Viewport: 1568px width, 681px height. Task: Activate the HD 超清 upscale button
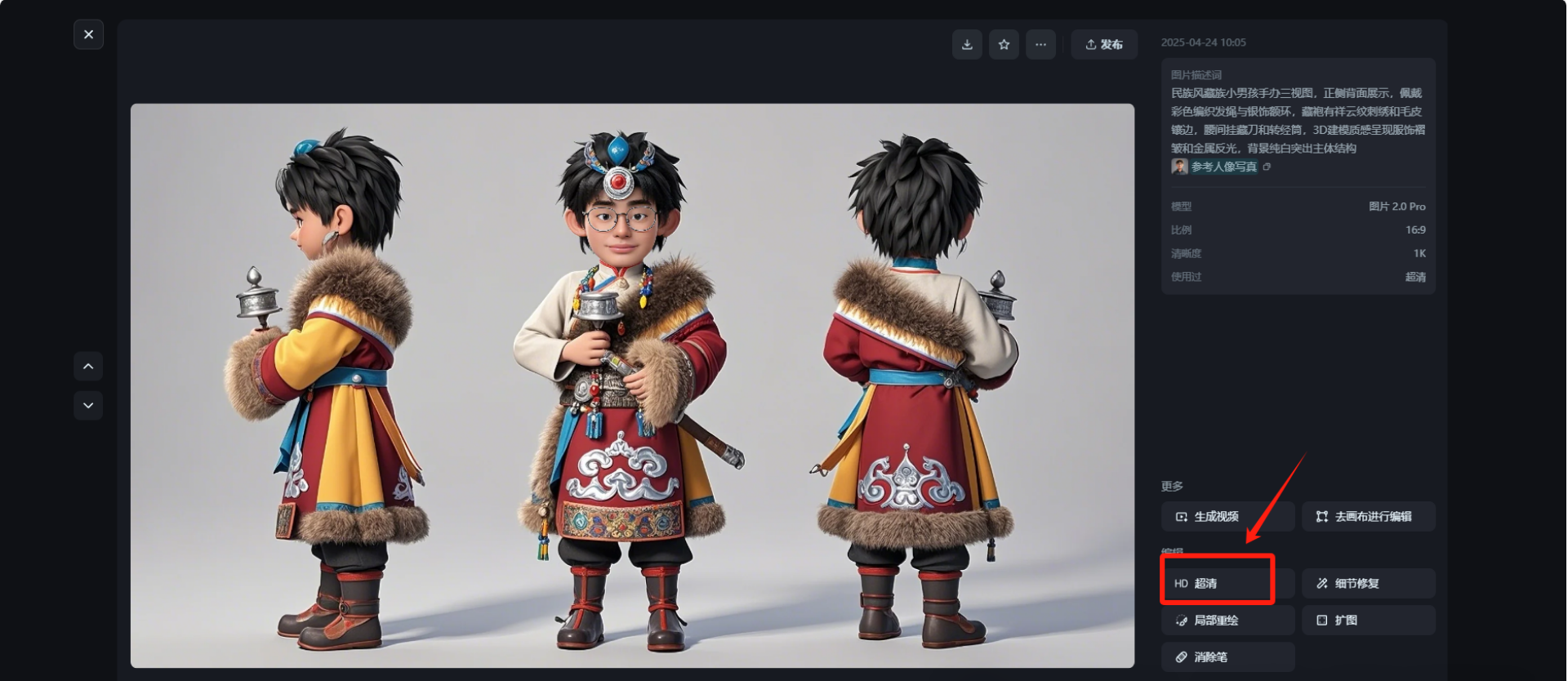point(1218,583)
